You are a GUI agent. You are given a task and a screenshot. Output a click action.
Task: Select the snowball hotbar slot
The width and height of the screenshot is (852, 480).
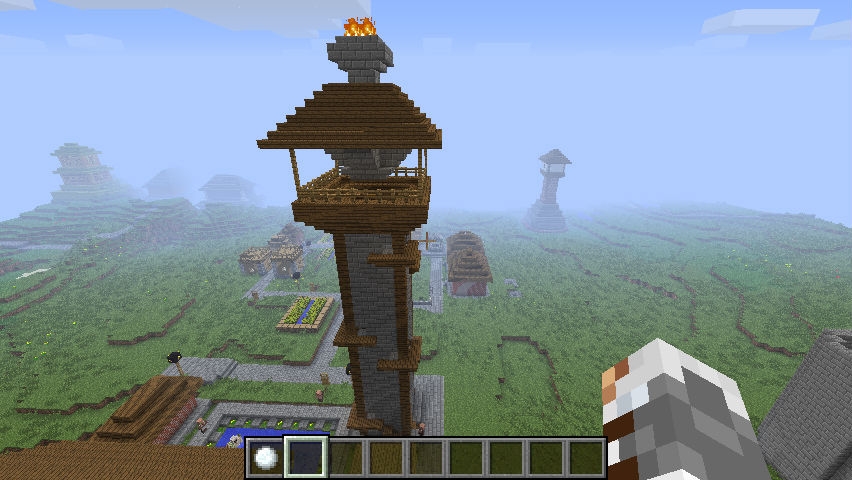pos(266,457)
